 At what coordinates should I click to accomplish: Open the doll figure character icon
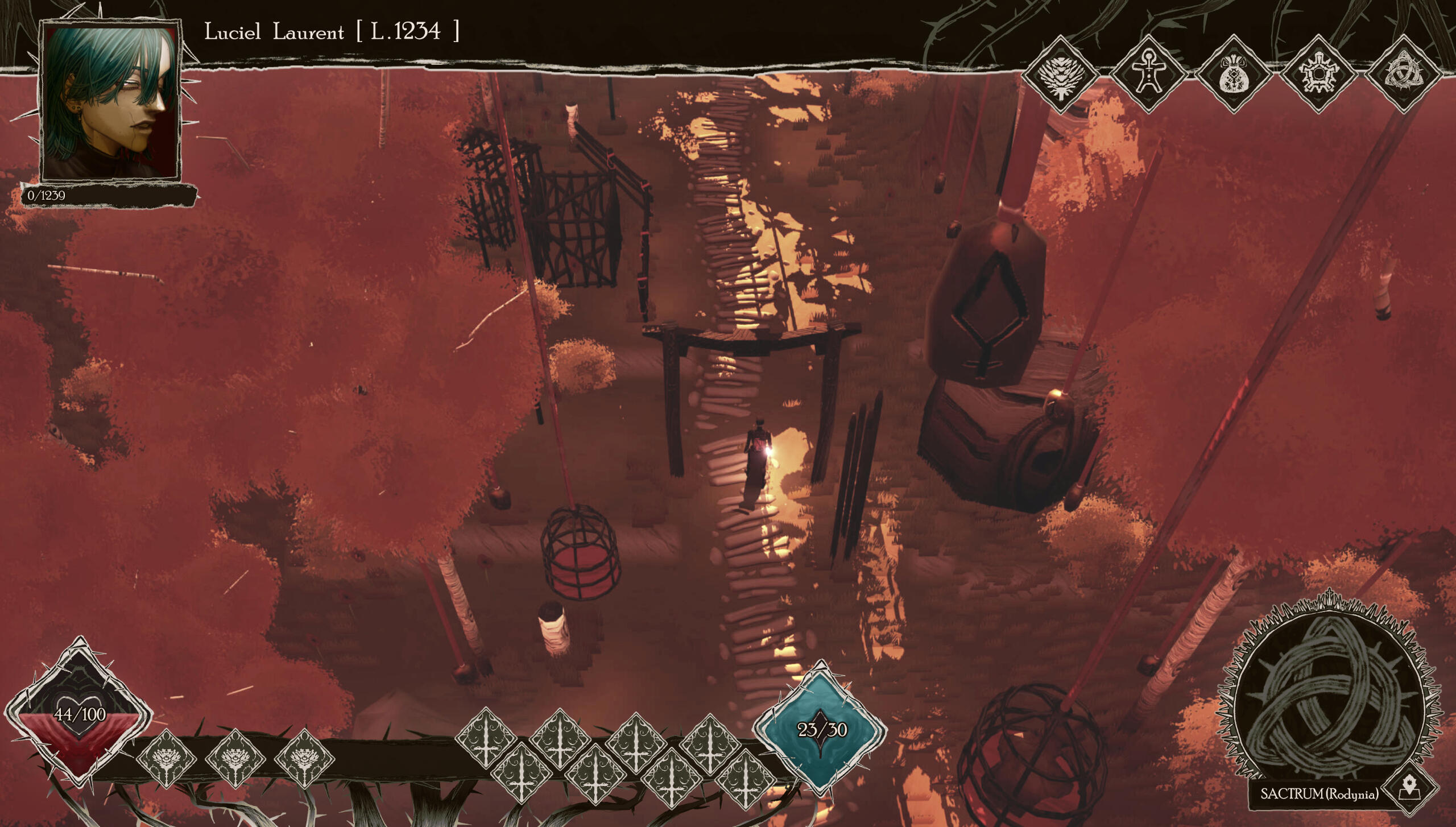point(1147,75)
